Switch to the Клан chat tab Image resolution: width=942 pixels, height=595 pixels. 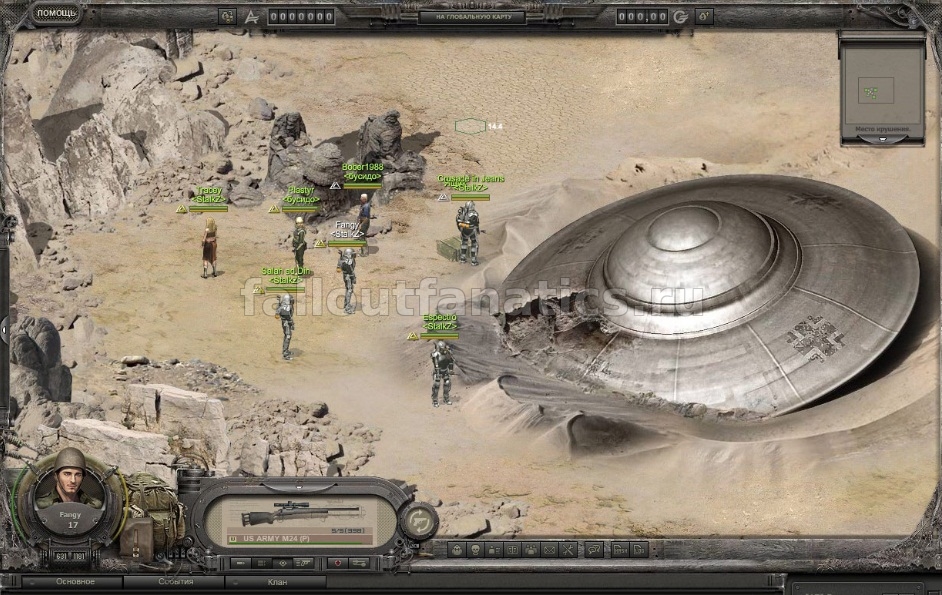pos(276,581)
